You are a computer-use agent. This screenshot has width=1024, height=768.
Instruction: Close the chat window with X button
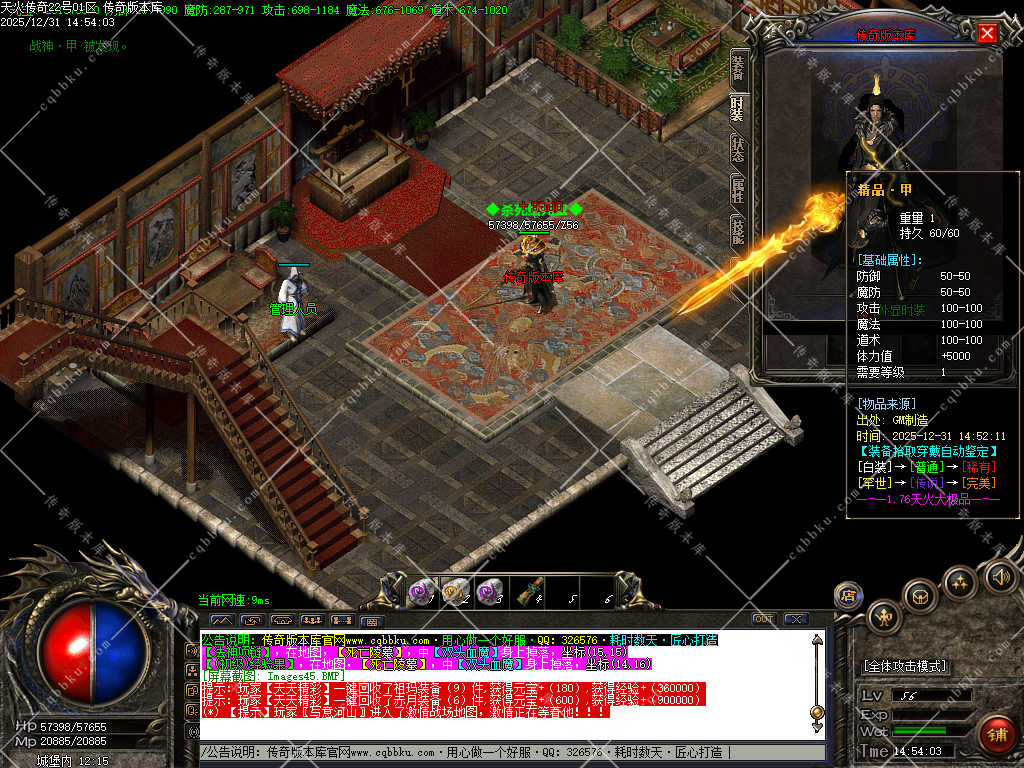point(794,619)
